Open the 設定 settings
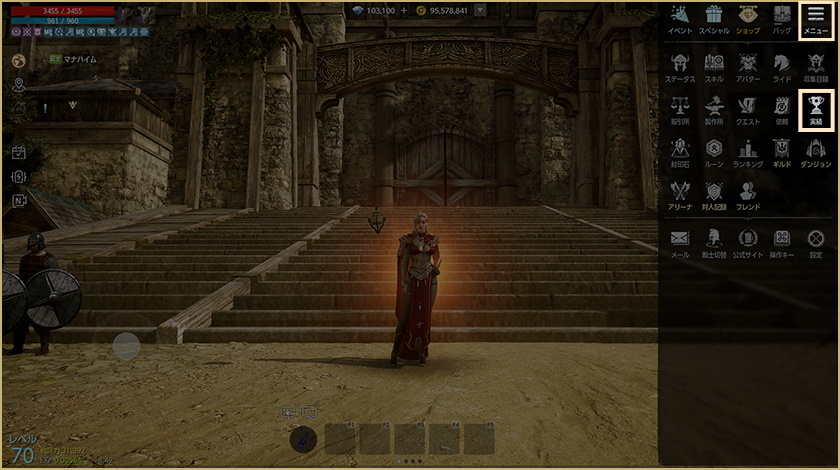This screenshot has height=470, width=840. (x=815, y=242)
